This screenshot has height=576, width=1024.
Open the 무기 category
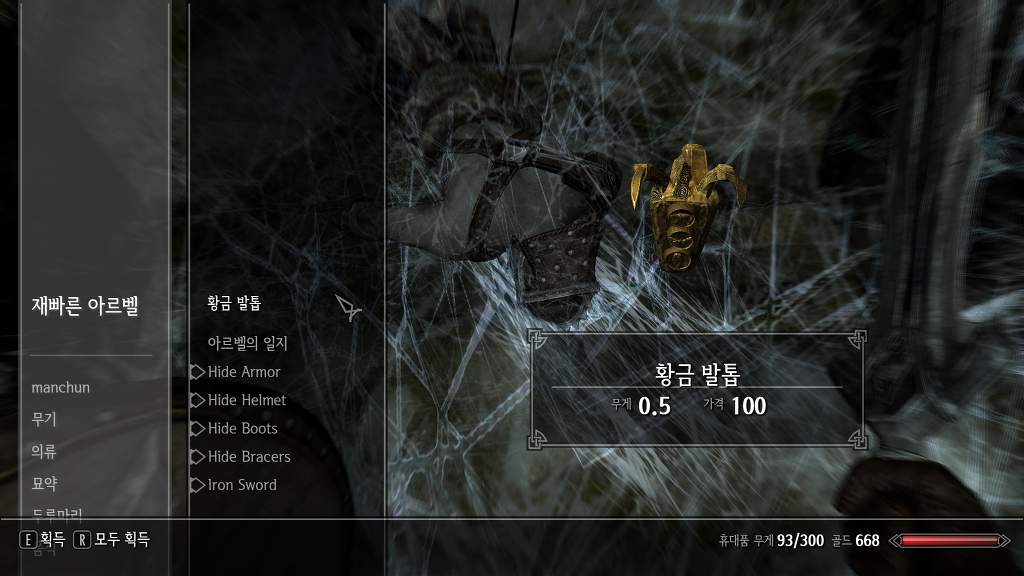click(44, 420)
